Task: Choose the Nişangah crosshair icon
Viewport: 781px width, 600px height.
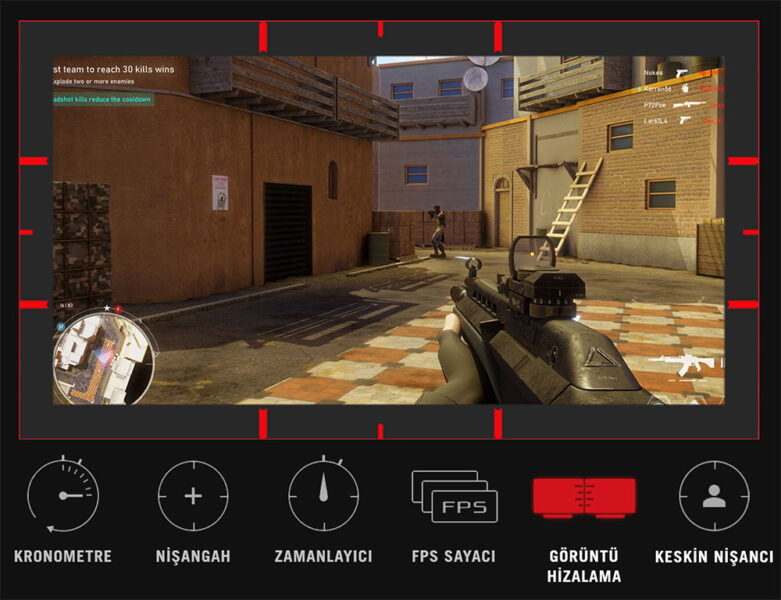Action: pos(193,496)
